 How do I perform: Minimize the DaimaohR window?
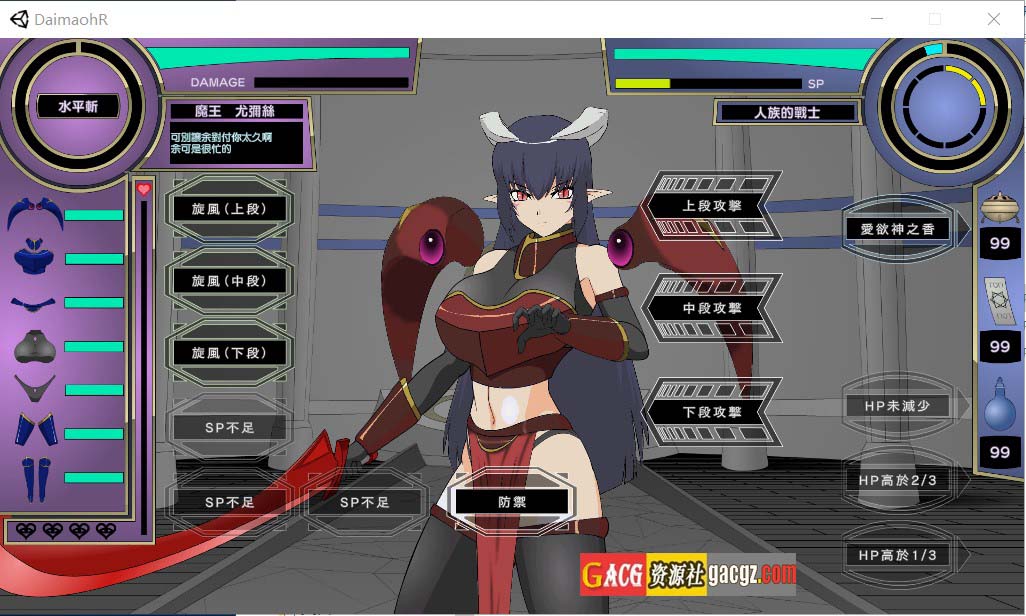point(877,19)
